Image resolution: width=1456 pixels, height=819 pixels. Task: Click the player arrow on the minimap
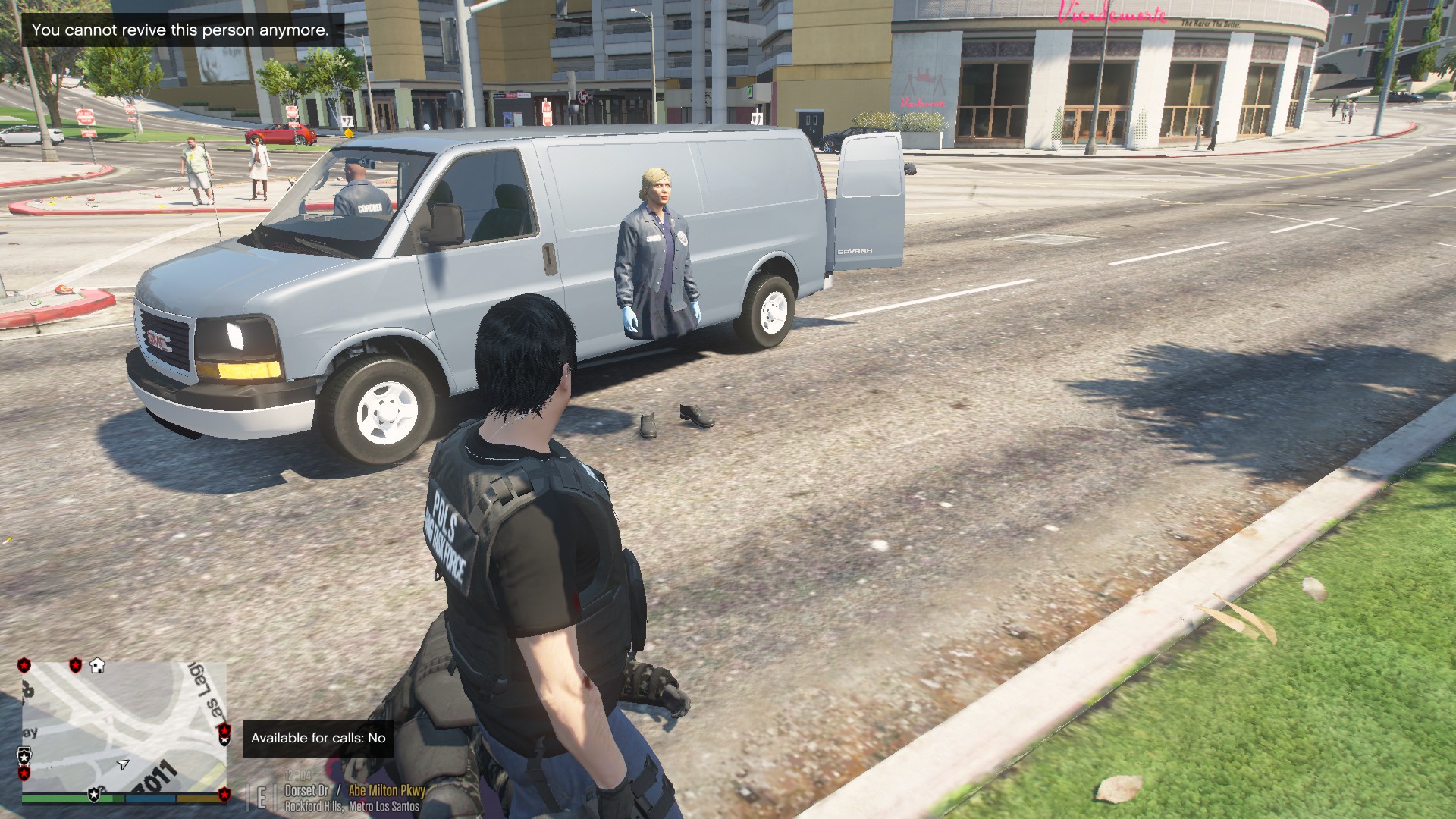point(123,764)
